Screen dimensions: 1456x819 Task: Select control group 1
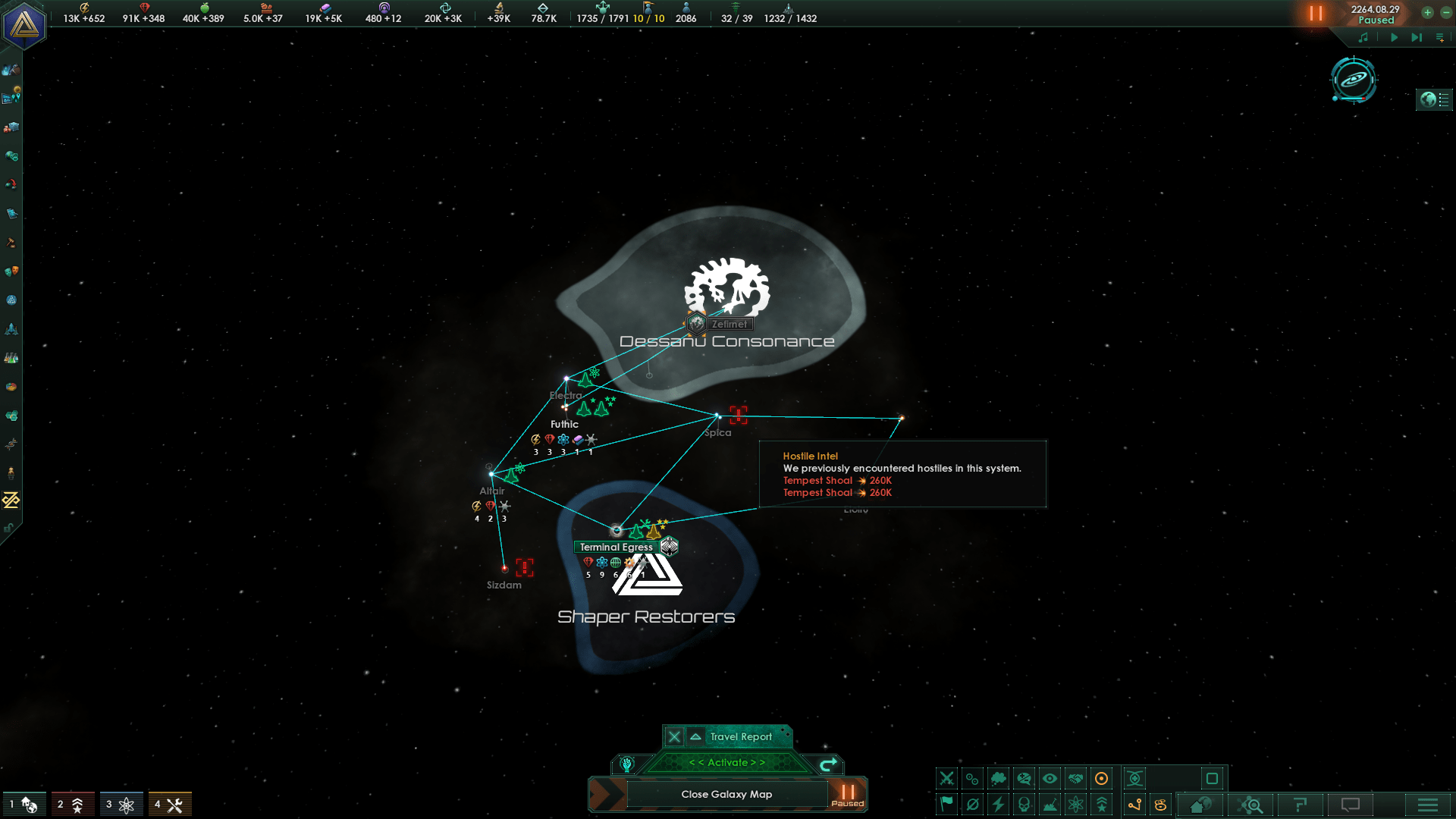24,805
